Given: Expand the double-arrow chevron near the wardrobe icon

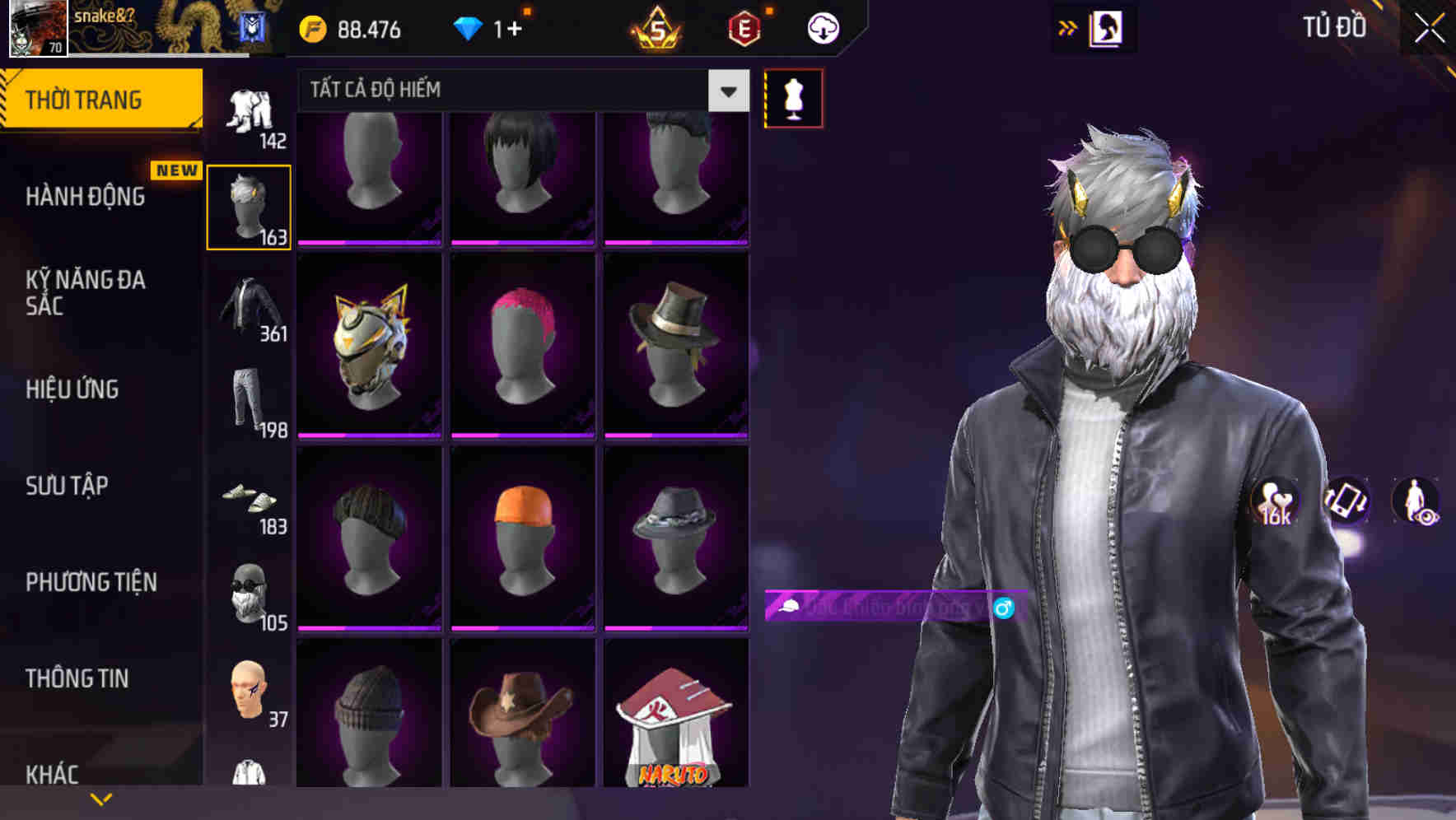Looking at the screenshot, I should click(1069, 27).
